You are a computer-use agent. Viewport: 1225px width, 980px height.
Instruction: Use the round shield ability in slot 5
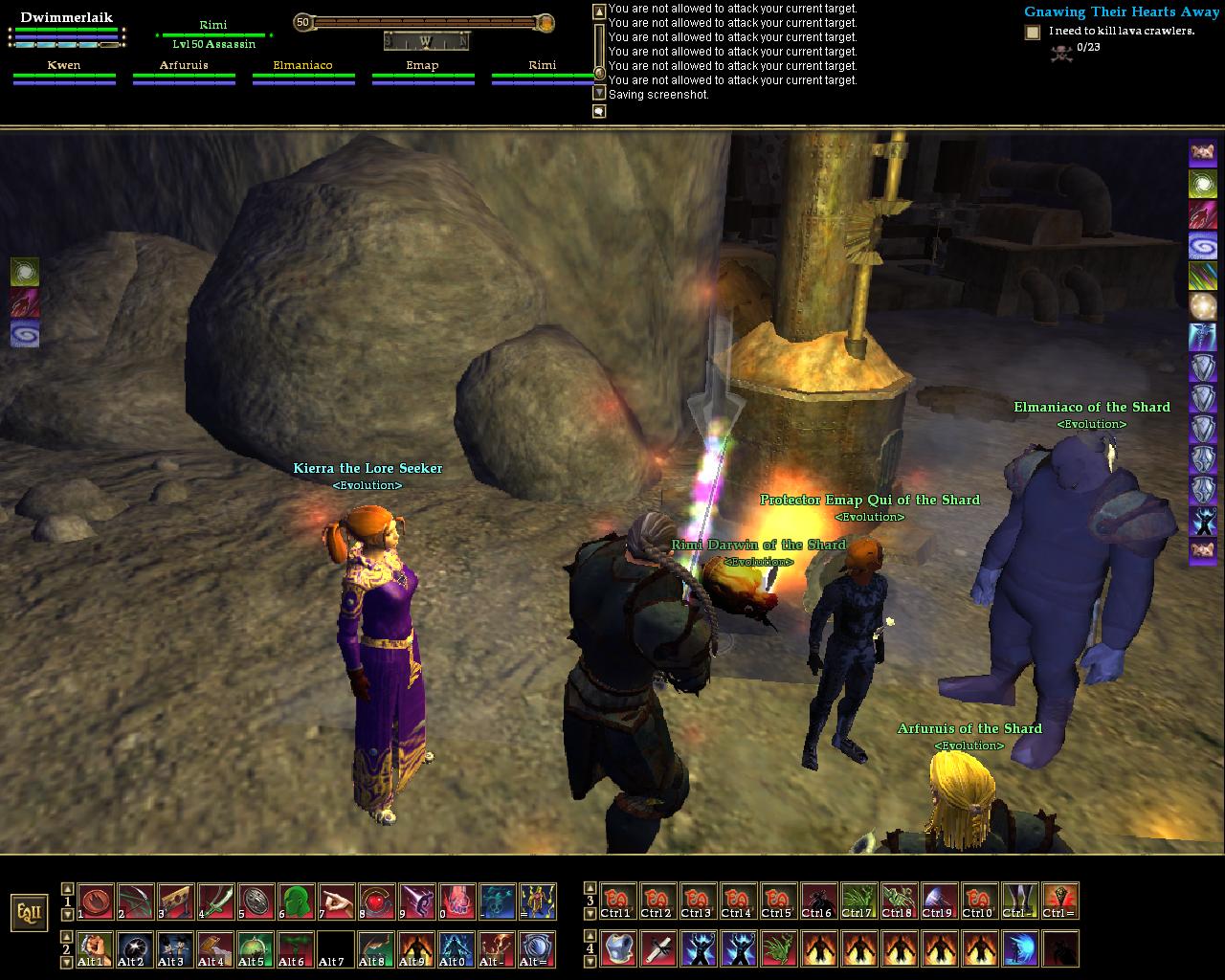[256, 902]
